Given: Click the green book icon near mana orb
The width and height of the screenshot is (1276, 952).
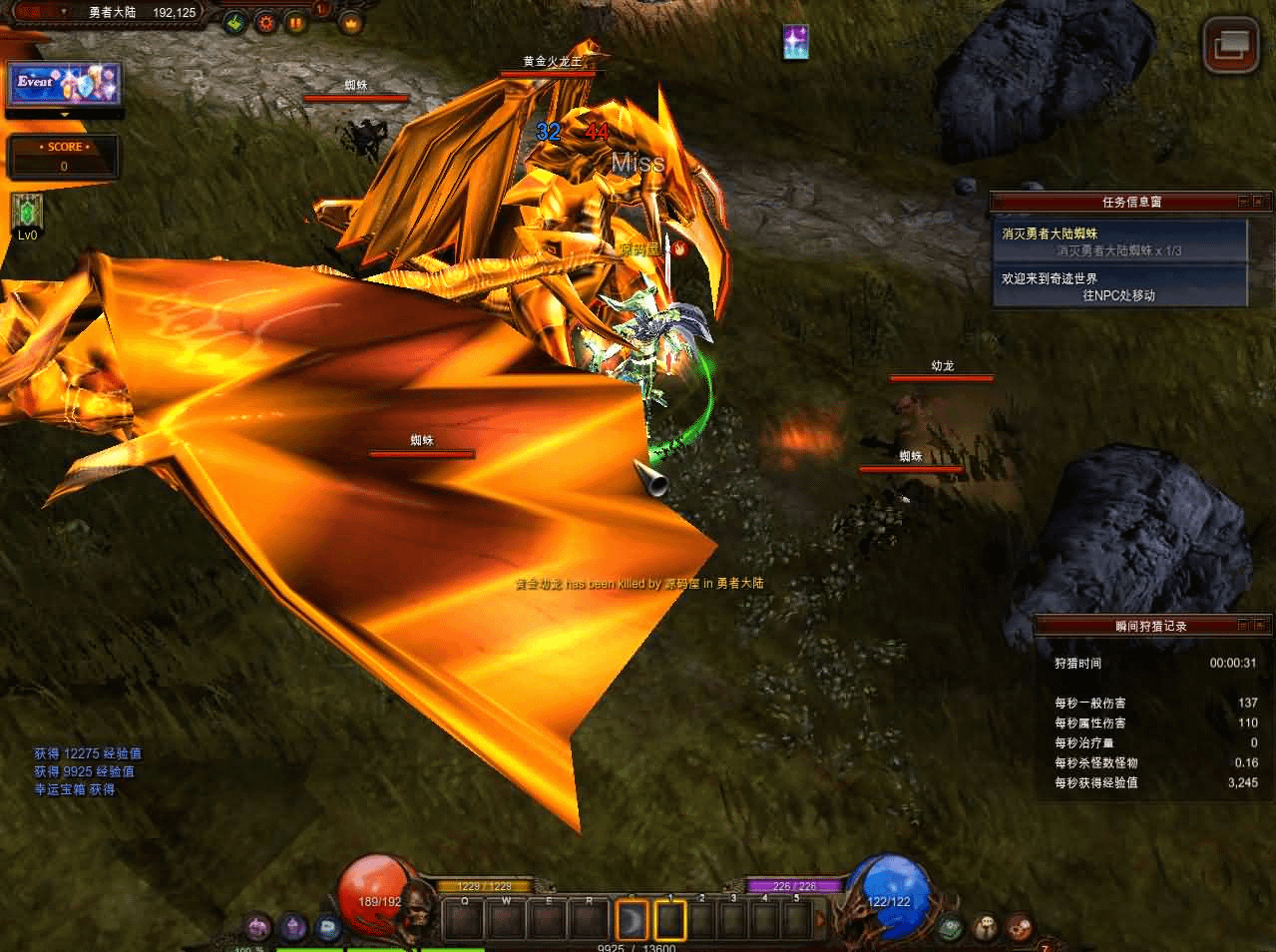Looking at the screenshot, I should pos(951,927).
